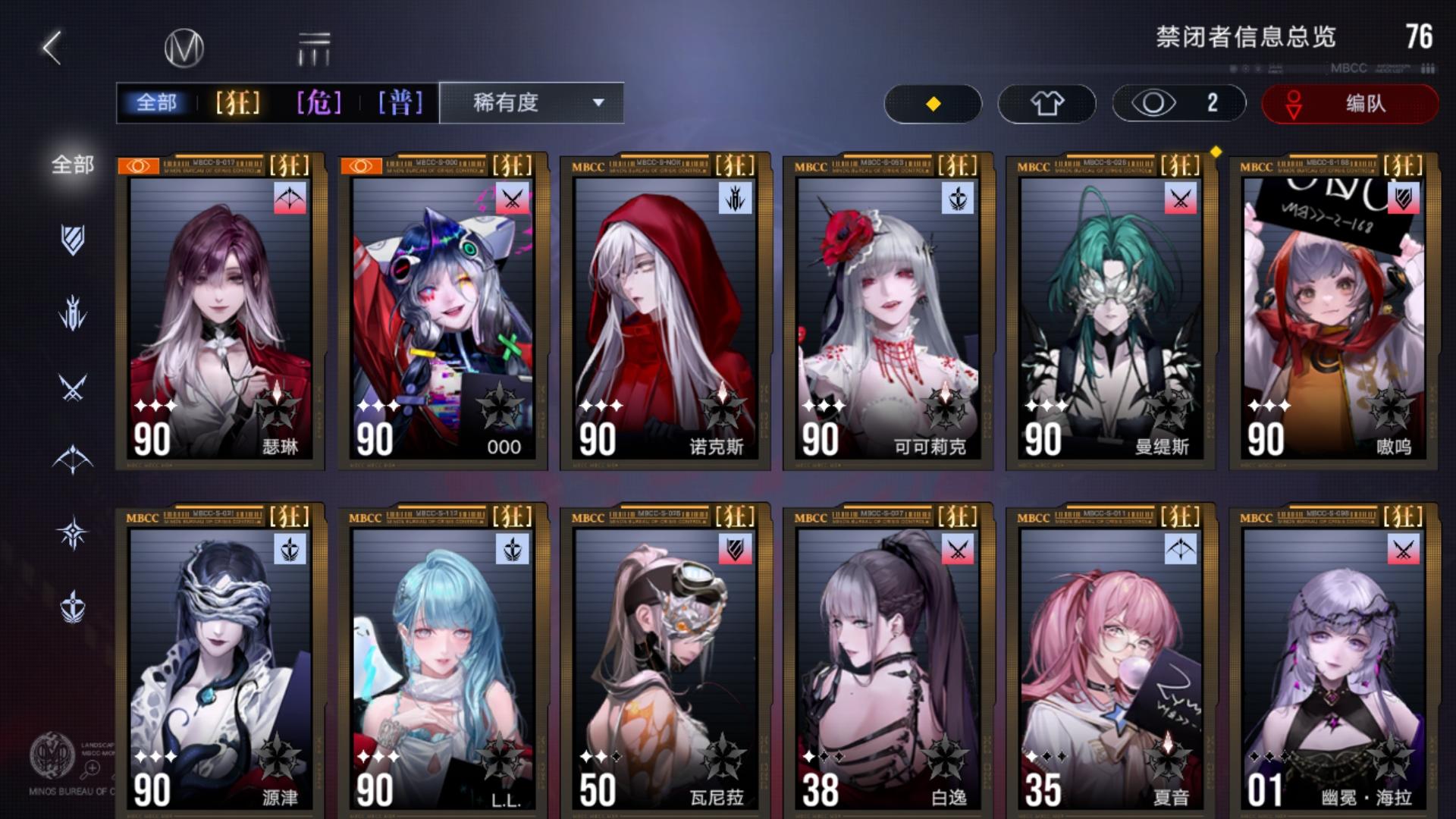Open the [狂] filter tab
Image resolution: width=1456 pixels, height=819 pixels.
tap(237, 104)
